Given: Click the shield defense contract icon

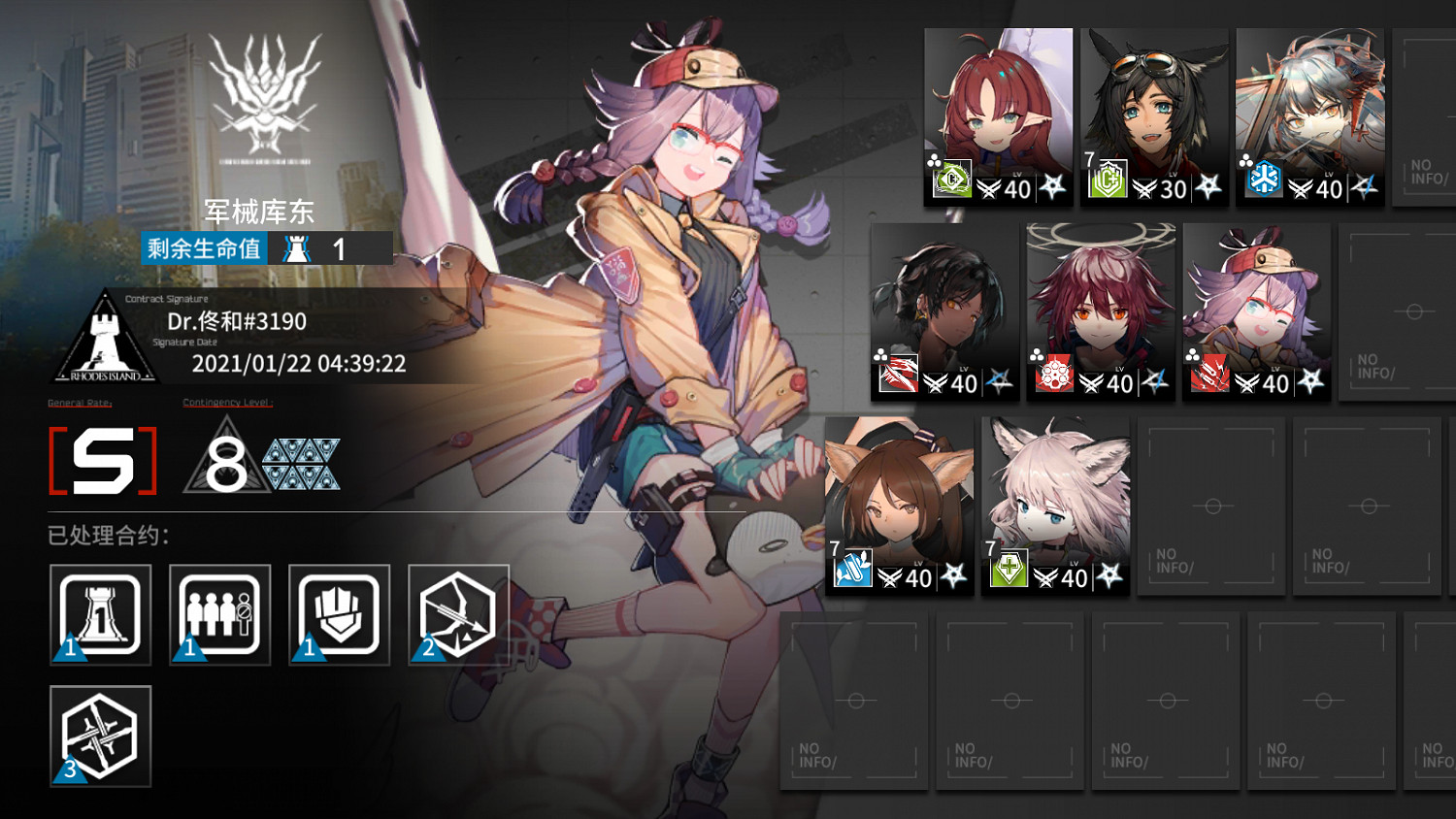Looking at the screenshot, I should [x=339, y=615].
